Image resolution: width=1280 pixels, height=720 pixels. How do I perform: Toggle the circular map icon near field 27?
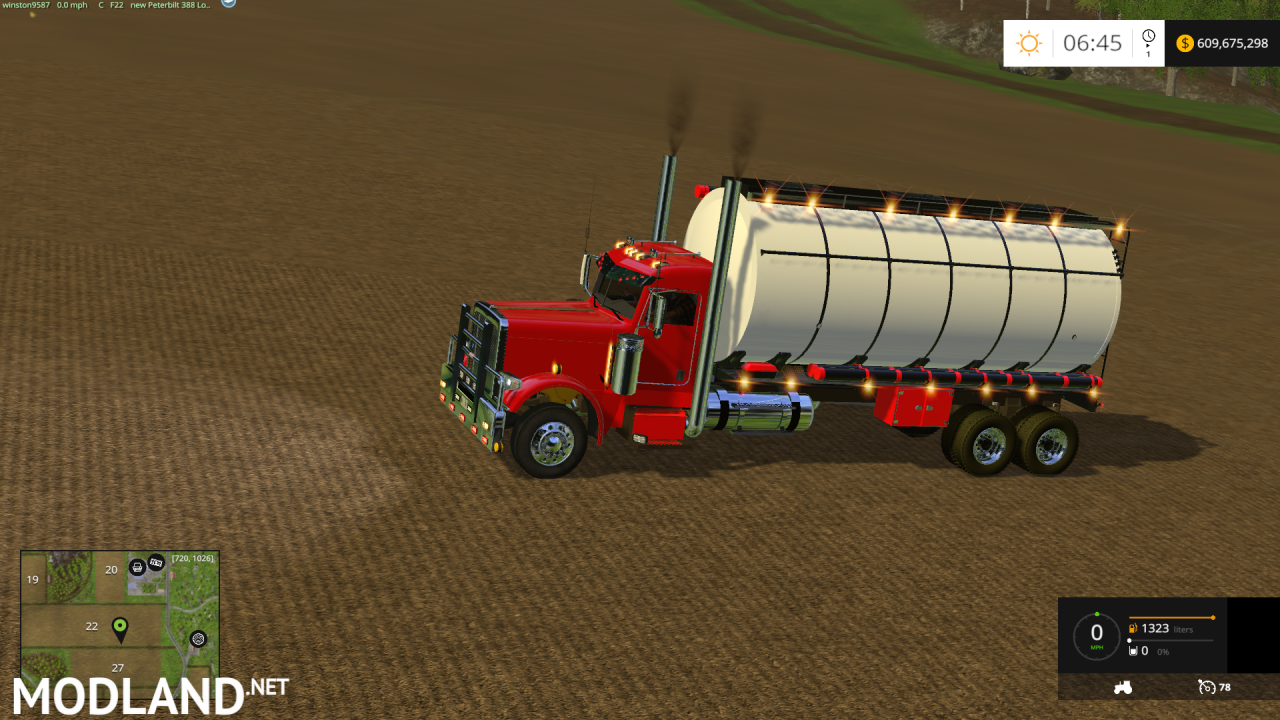tap(197, 640)
